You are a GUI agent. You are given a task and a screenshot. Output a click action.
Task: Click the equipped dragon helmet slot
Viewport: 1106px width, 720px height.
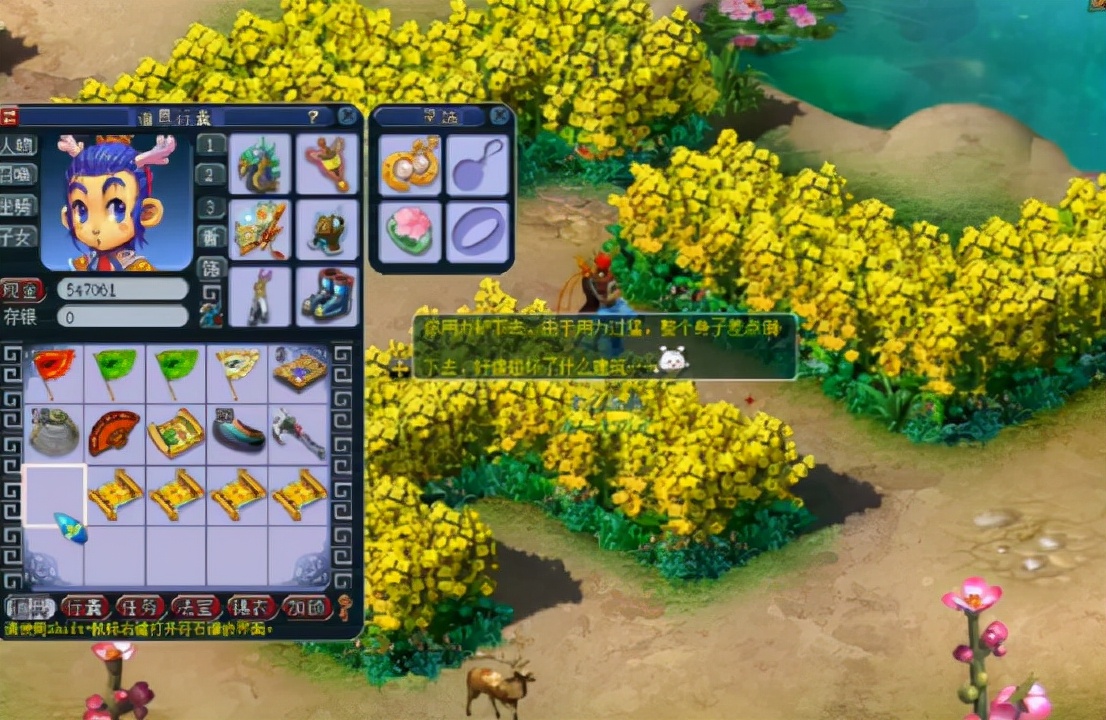click(260, 164)
